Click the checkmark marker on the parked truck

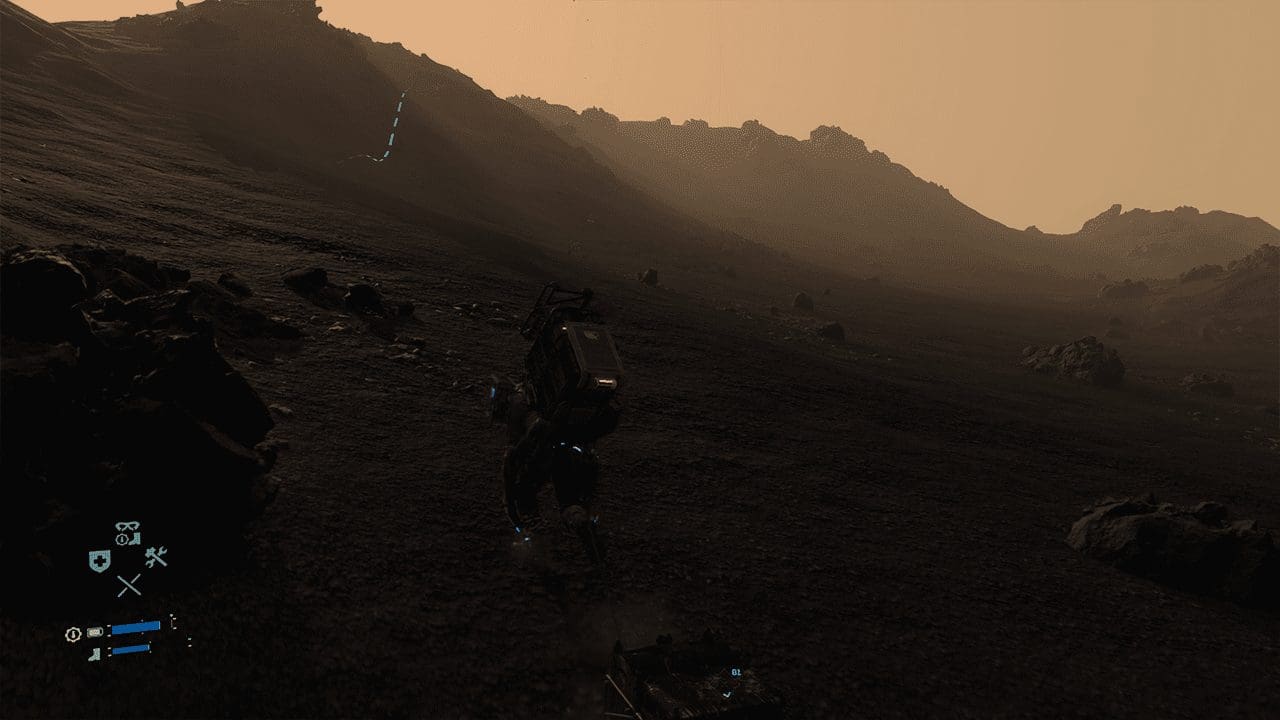[728, 694]
